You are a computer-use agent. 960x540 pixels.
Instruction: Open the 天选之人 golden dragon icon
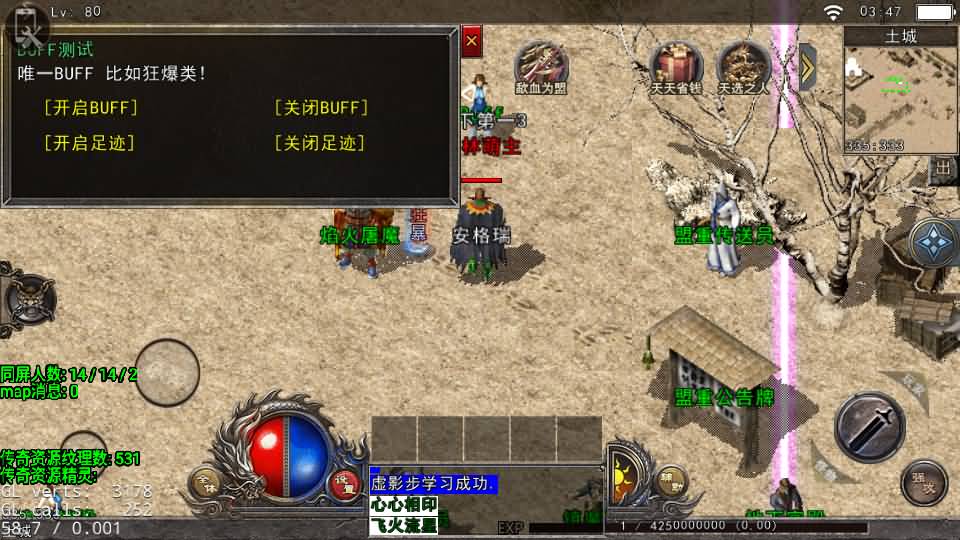coord(743,65)
